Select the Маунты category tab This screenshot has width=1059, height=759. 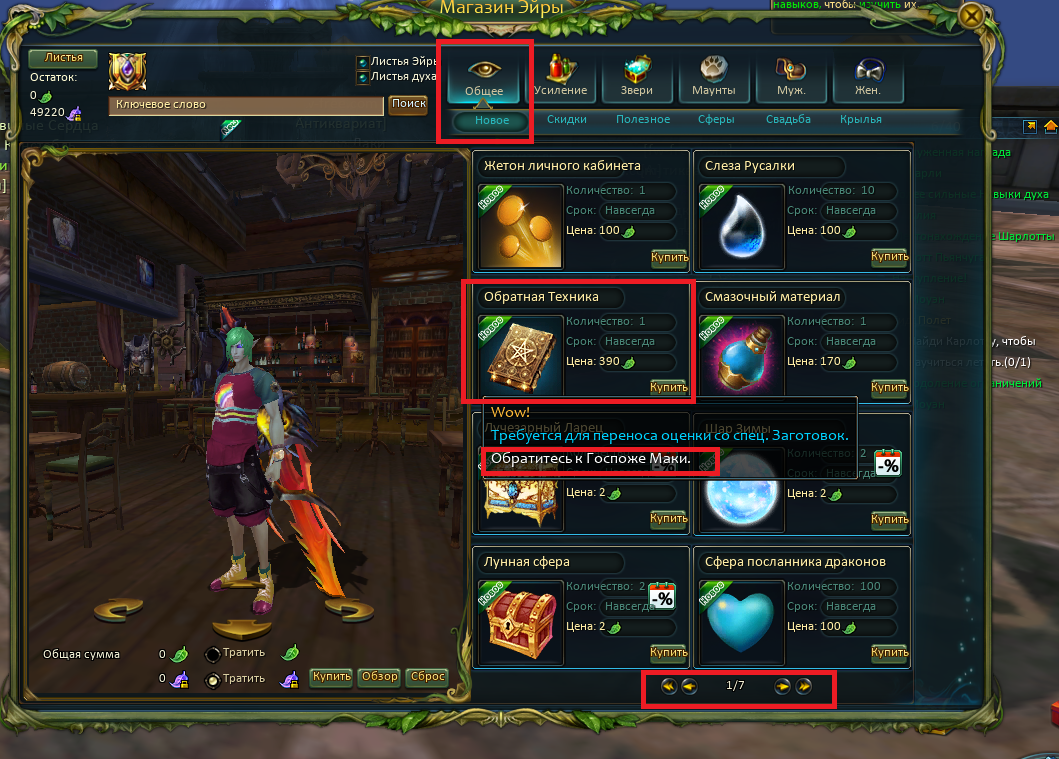(714, 76)
